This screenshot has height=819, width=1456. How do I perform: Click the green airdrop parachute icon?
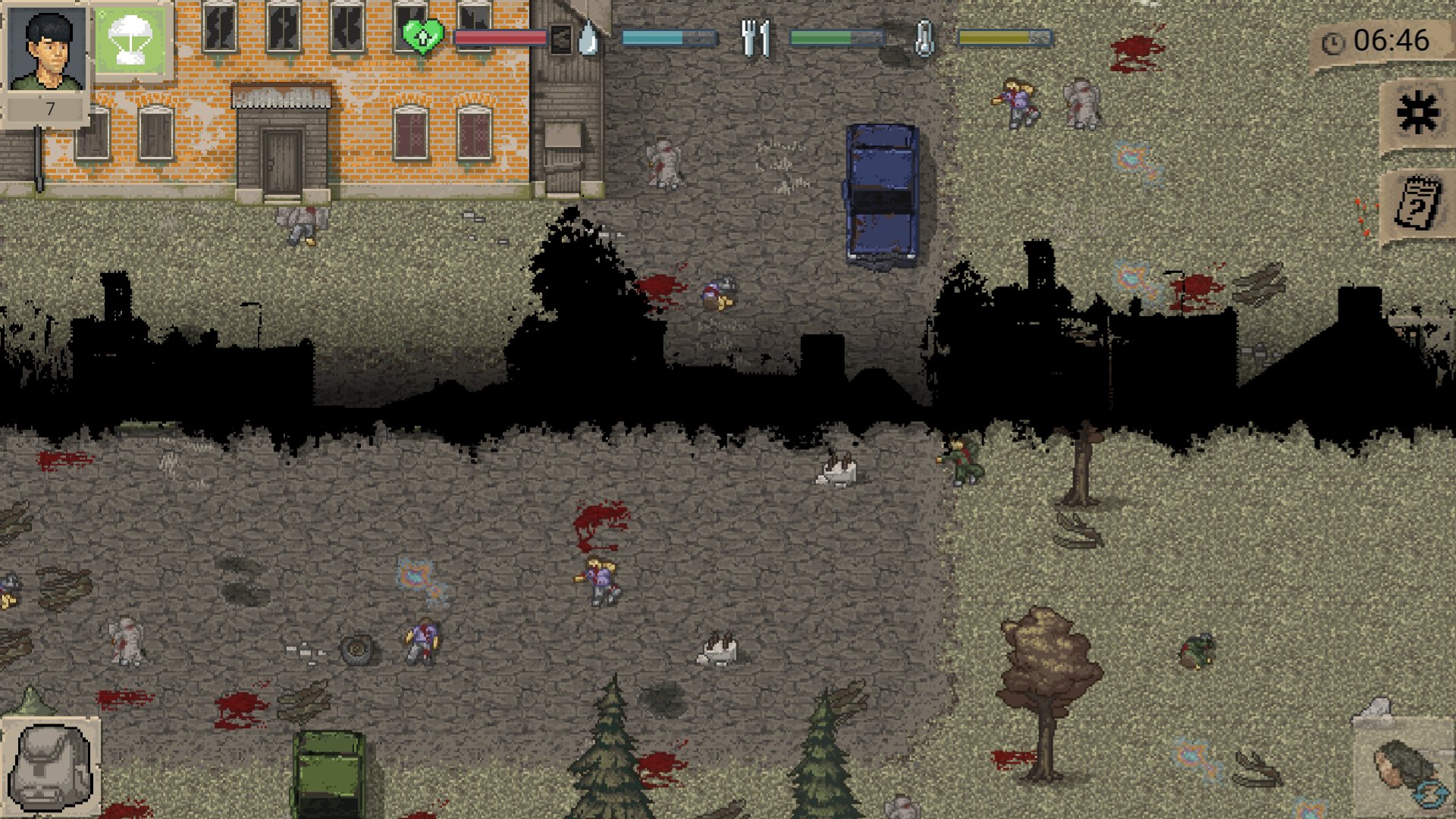pos(130,39)
